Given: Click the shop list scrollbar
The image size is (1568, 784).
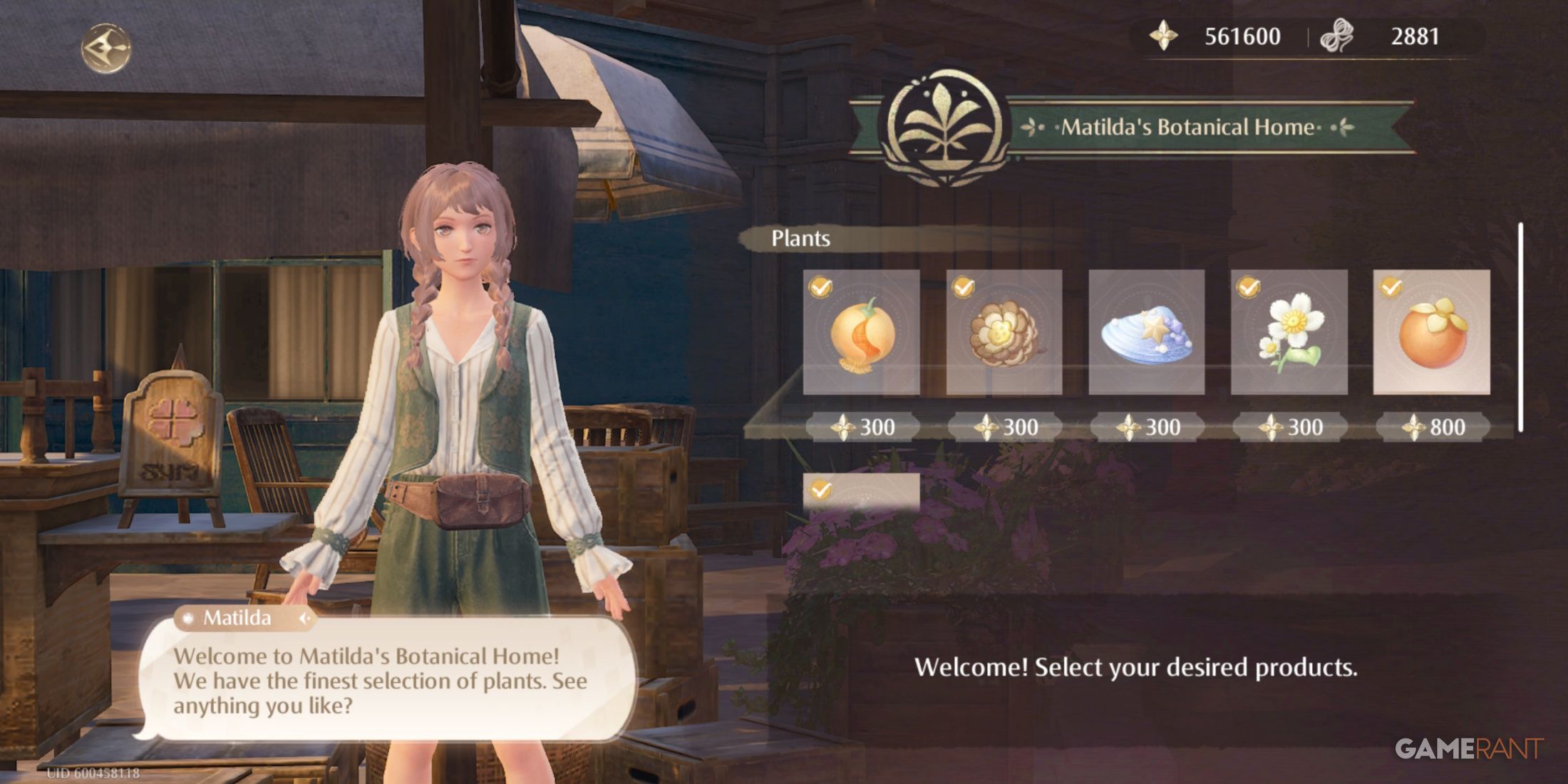Looking at the screenshot, I should pyautogui.click(x=1520, y=328).
